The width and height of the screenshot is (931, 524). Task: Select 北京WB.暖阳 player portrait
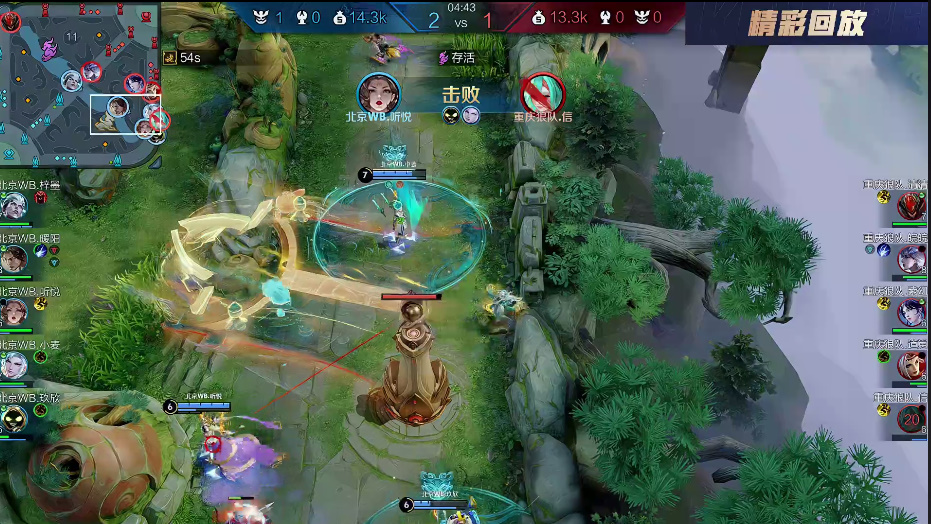[13, 259]
